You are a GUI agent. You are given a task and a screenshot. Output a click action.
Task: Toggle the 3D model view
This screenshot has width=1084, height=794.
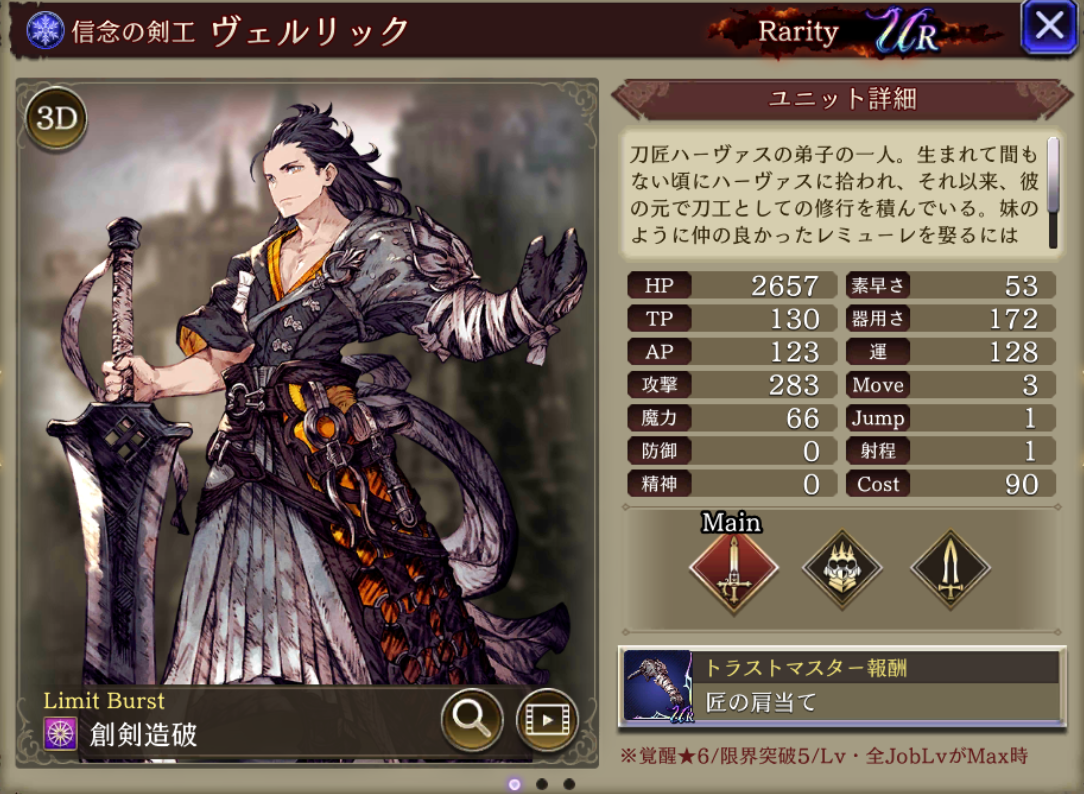[x=57, y=118]
